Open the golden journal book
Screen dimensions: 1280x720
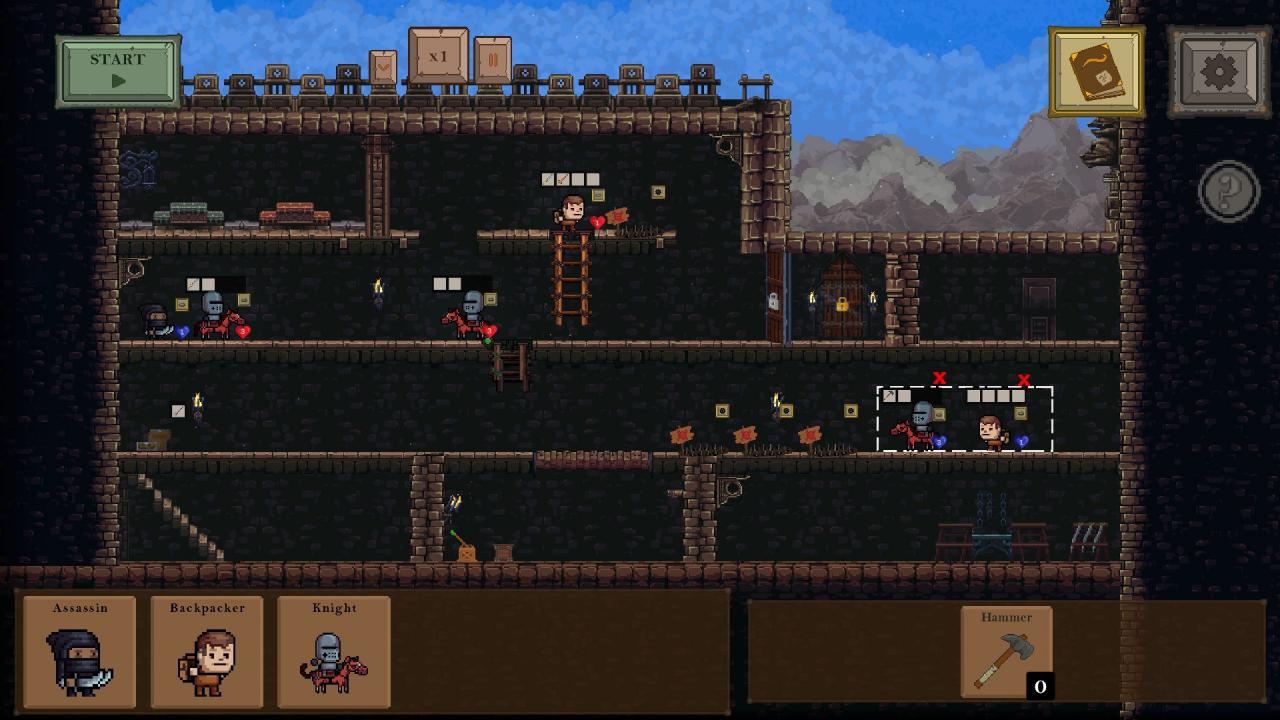coord(1097,72)
